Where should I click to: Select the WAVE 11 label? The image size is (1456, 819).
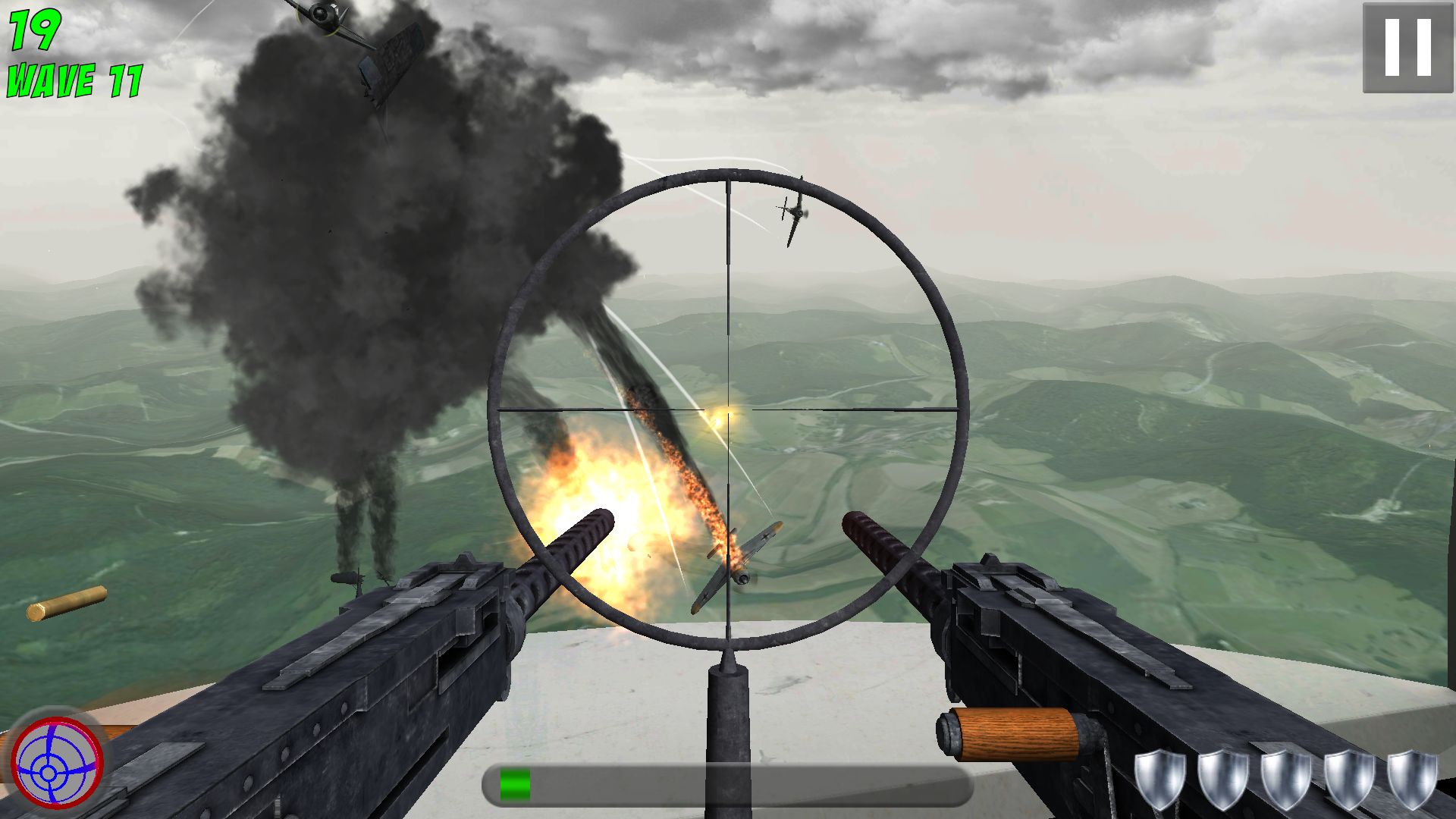[x=73, y=81]
